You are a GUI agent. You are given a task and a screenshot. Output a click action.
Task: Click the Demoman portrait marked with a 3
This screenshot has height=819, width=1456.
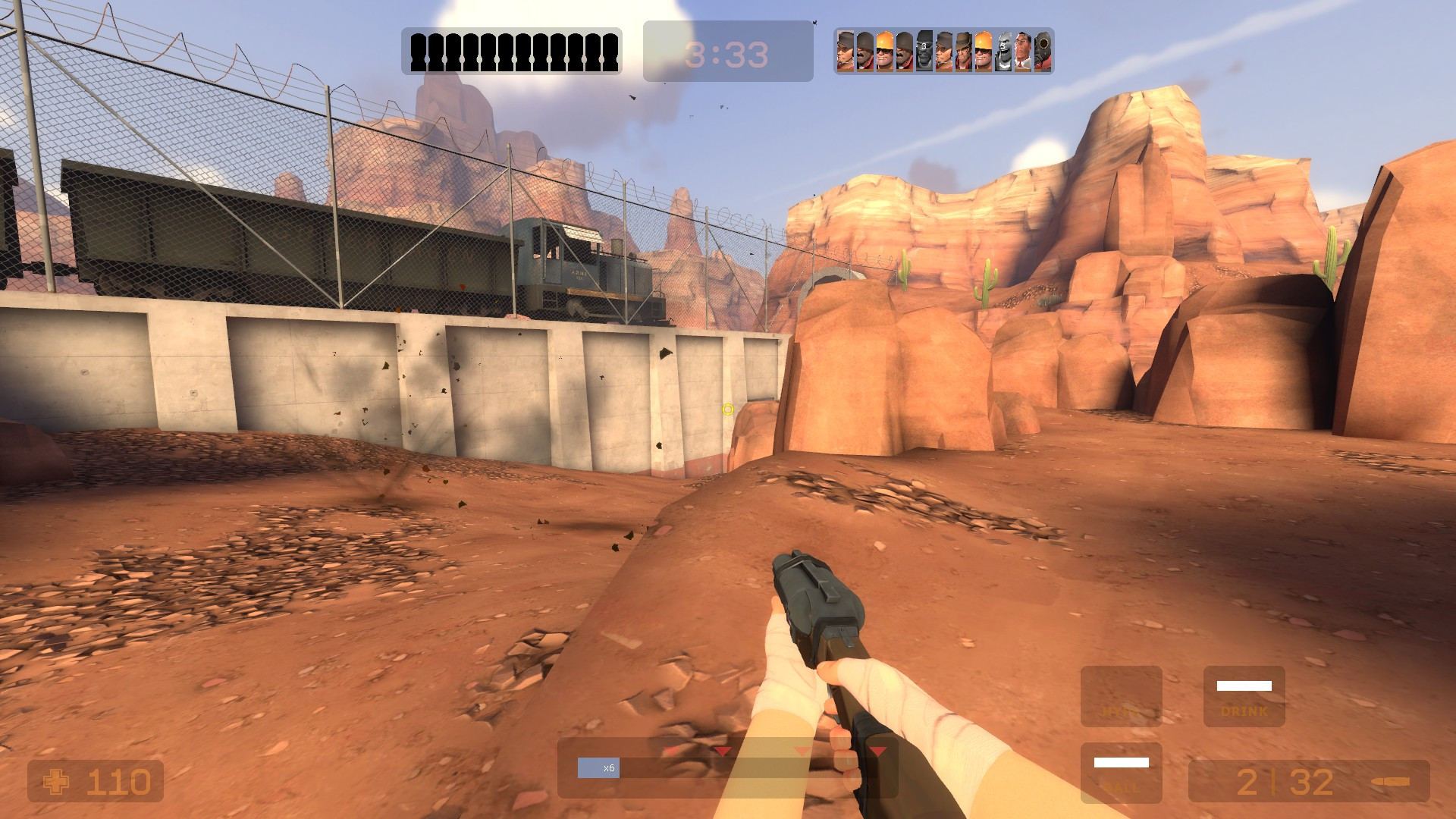pyautogui.click(x=923, y=51)
